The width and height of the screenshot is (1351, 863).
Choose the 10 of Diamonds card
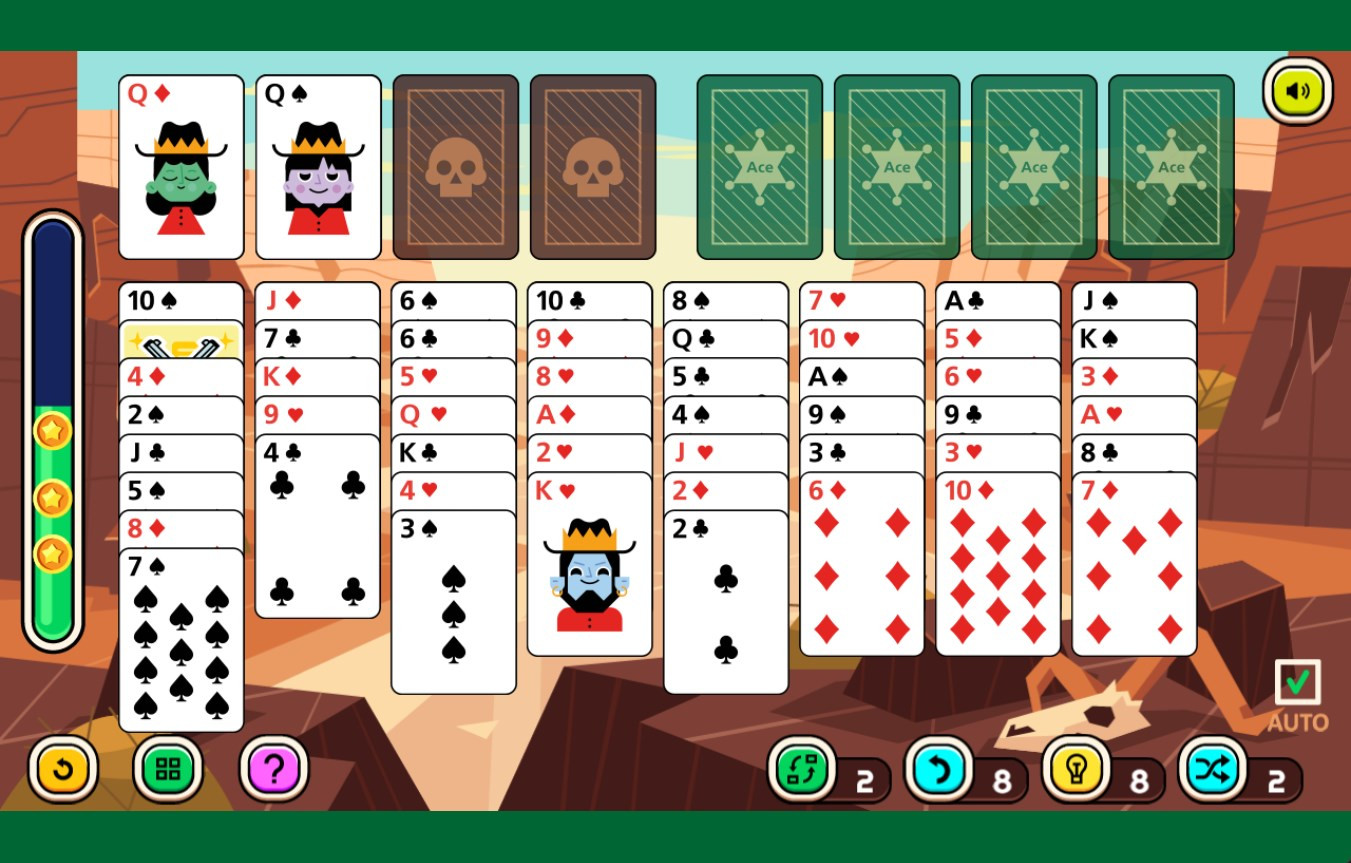pos(998,565)
